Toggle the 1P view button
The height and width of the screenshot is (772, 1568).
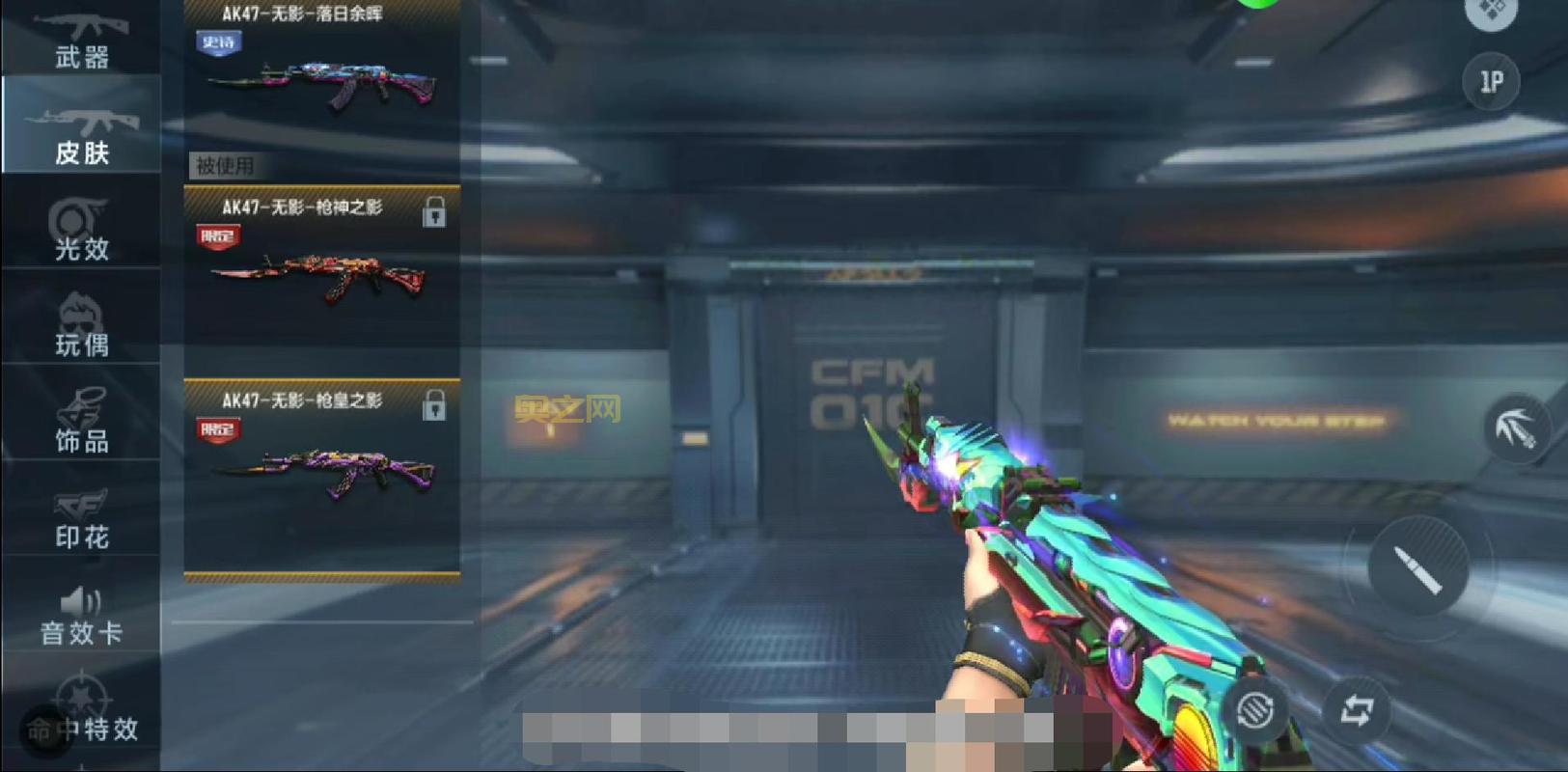tap(1491, 82)
